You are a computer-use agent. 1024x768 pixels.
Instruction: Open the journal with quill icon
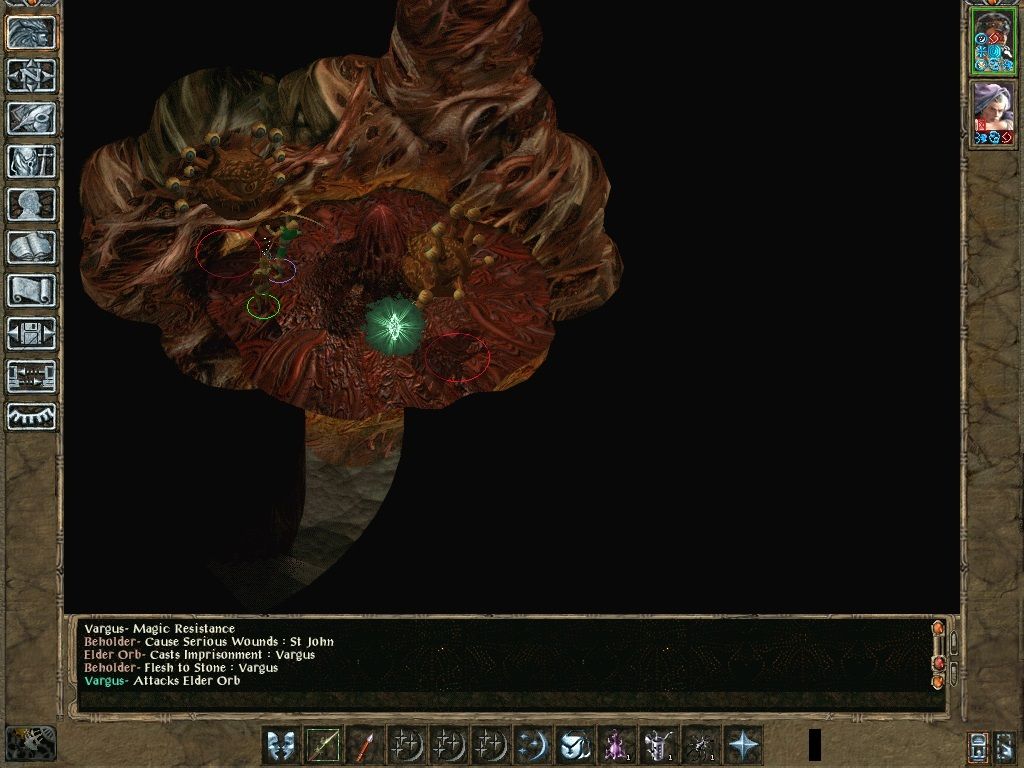click(x=32, y=118)
